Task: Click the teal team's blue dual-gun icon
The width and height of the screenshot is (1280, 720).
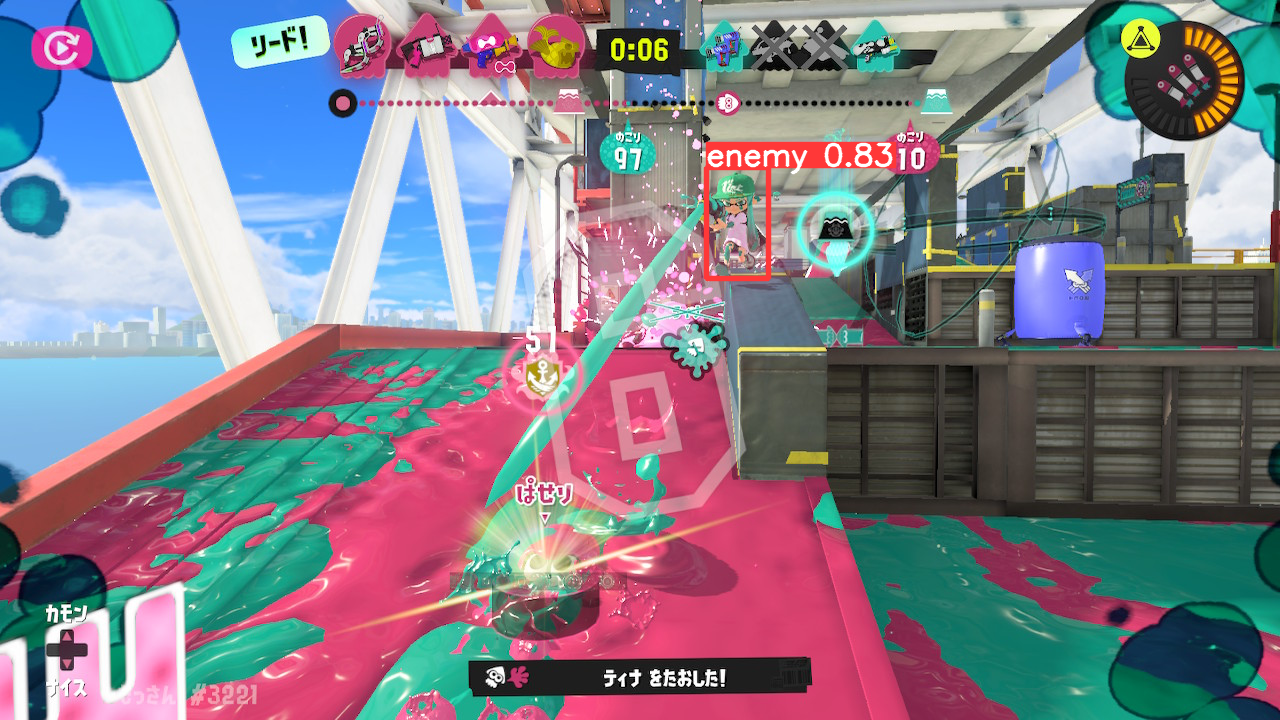Action: (x=722, y=46)
